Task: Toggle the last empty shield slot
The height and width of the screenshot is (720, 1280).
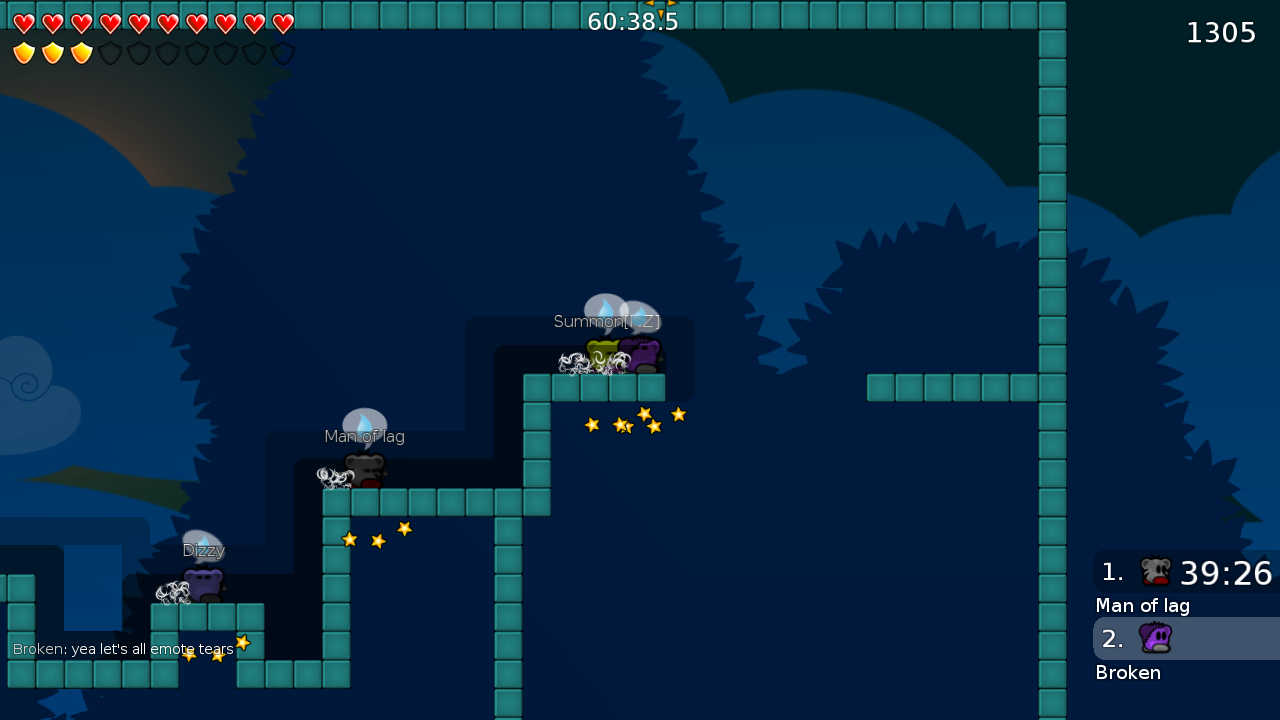Action: tap(283, 53)
